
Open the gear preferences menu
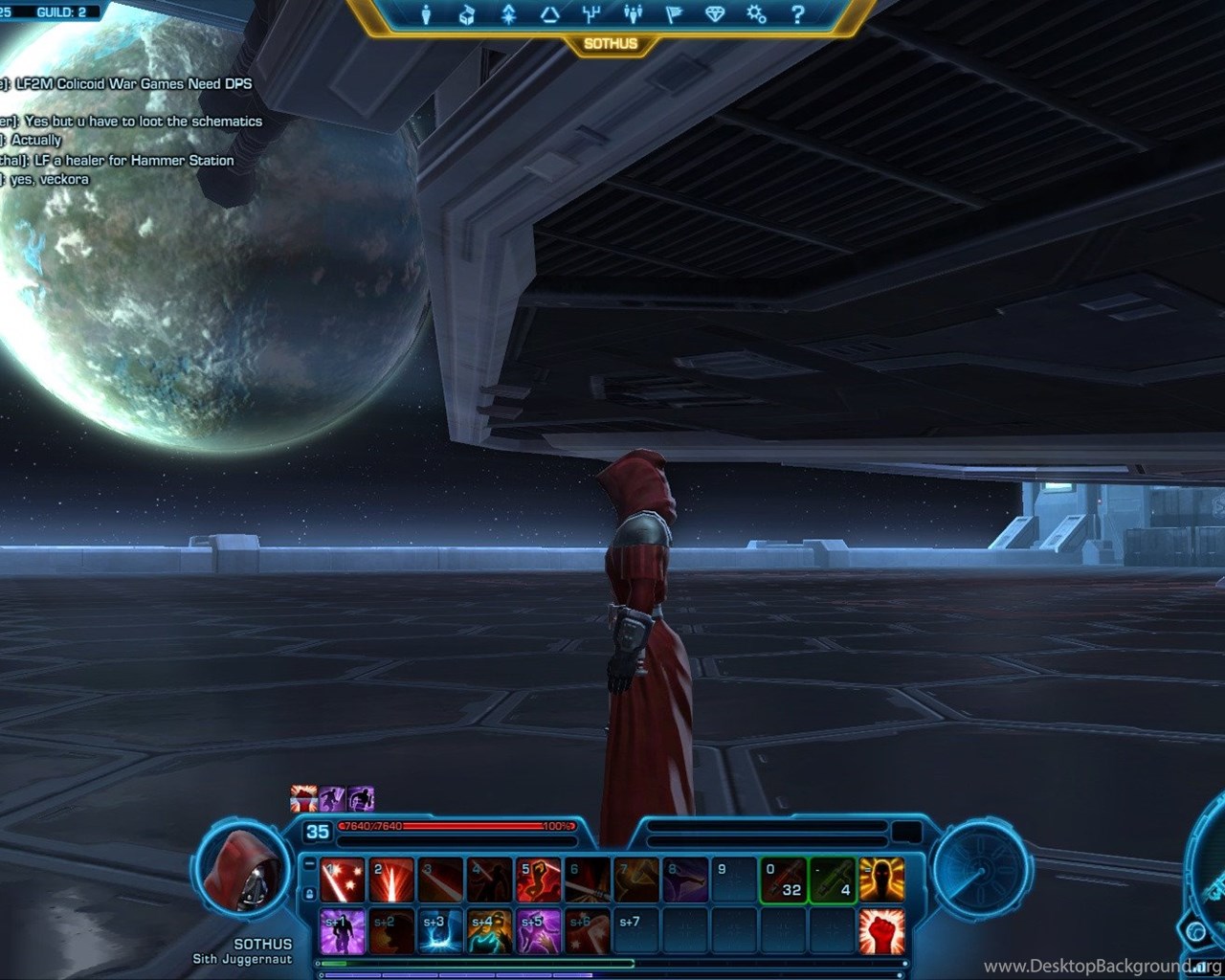pyautogui.click(x=756, y=14)
